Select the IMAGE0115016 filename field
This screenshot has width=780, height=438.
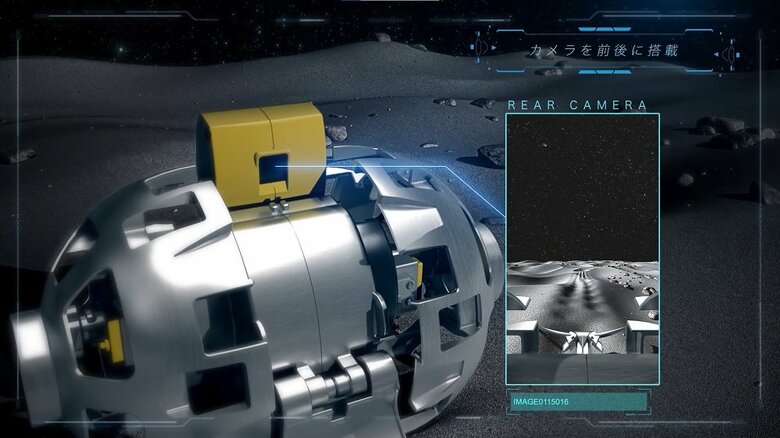pos(578,402)
